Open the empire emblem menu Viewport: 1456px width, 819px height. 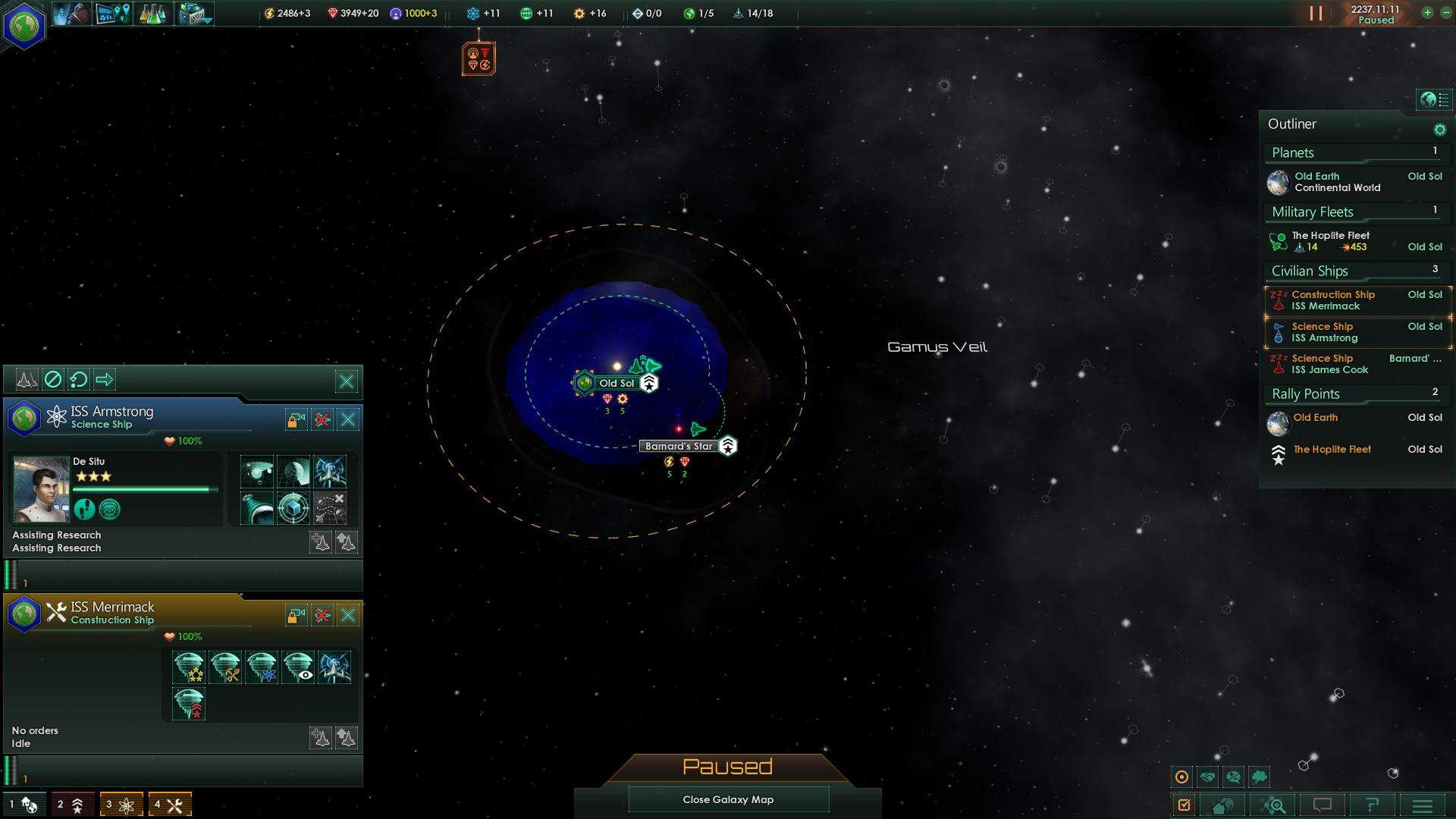coord(24,26)
